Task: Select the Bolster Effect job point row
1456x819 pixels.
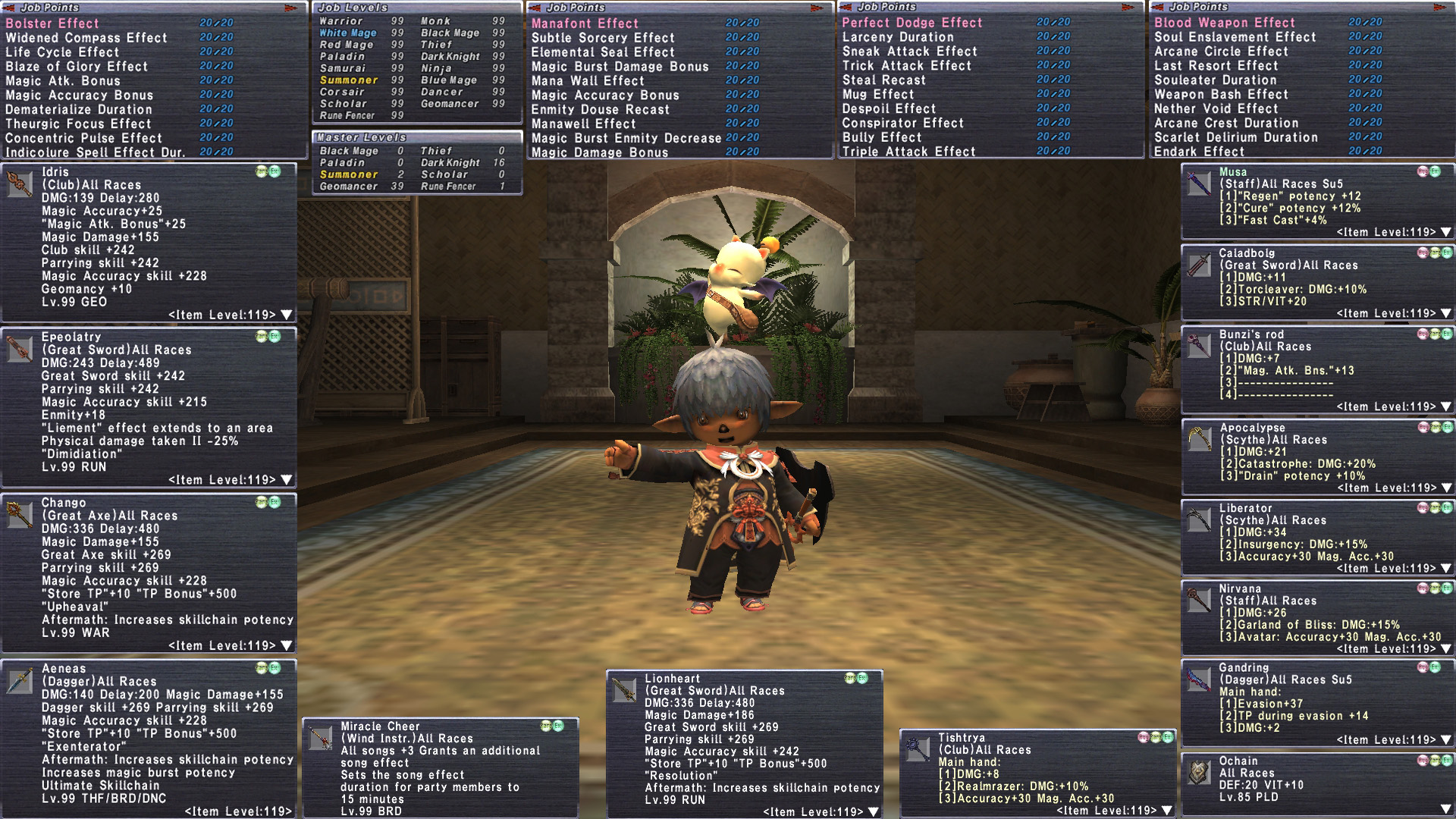Action: tap(53, 24)
